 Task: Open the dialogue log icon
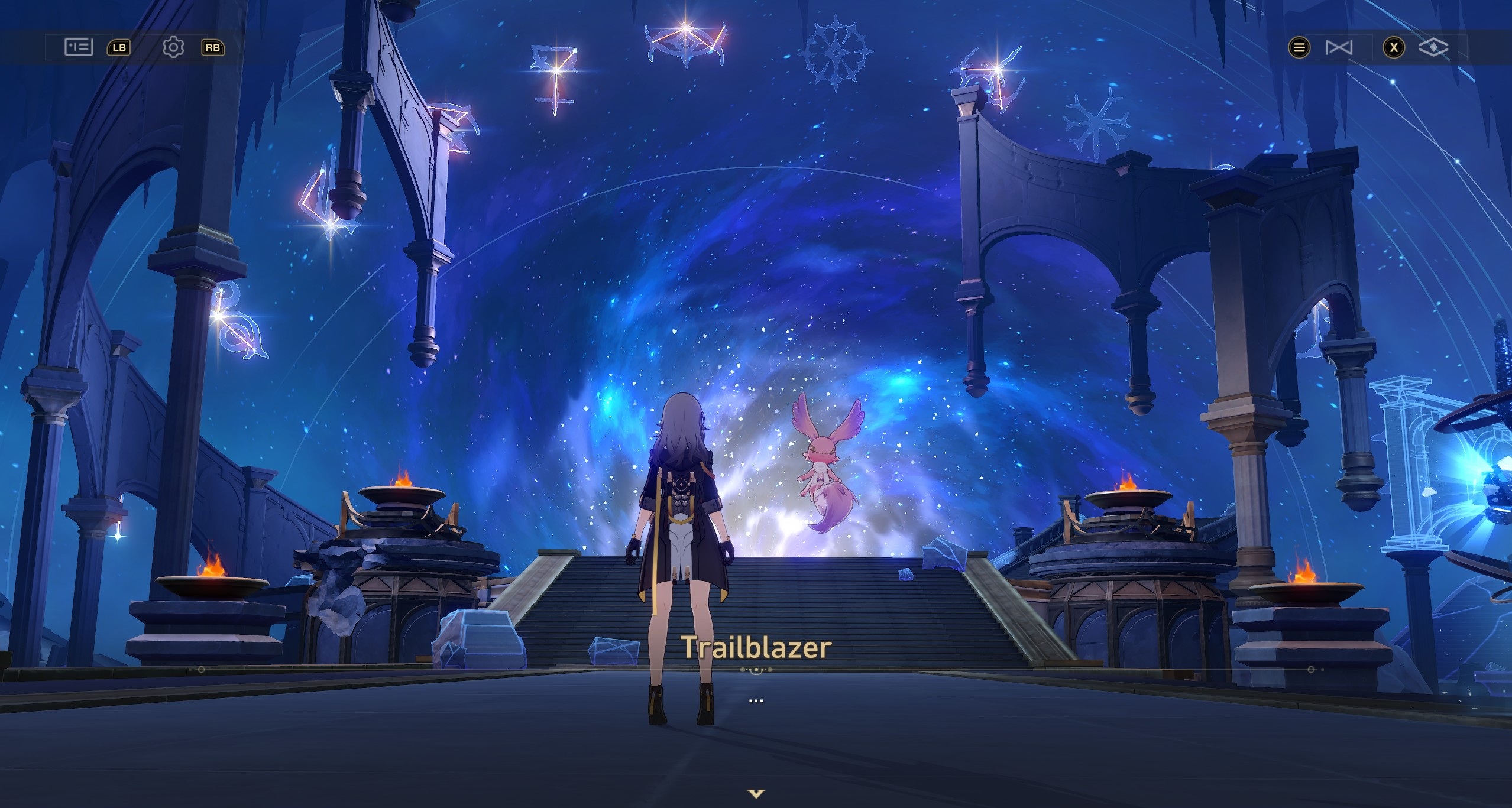pos(78,47)
